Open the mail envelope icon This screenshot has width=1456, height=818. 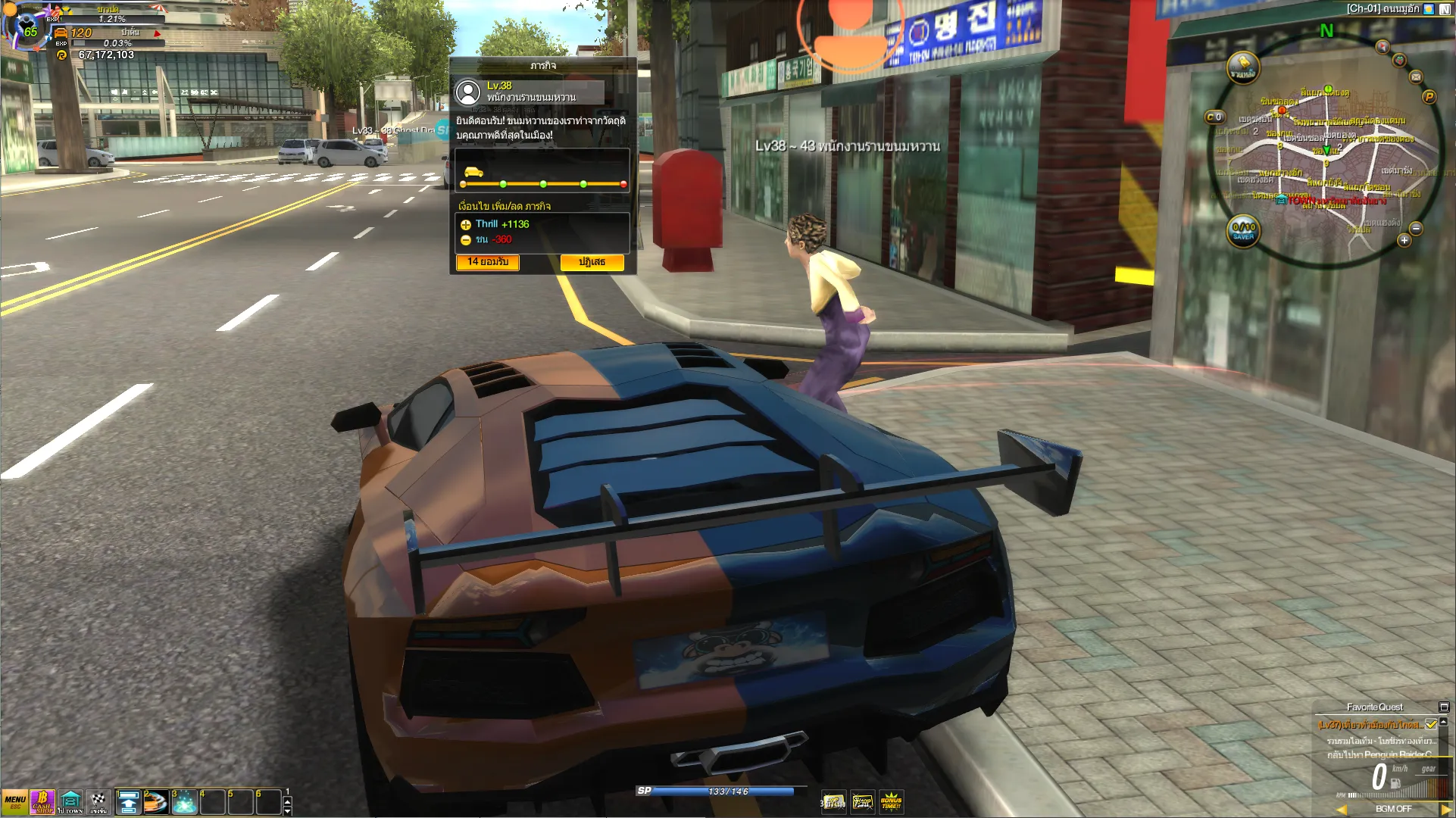coord(1415,76)
